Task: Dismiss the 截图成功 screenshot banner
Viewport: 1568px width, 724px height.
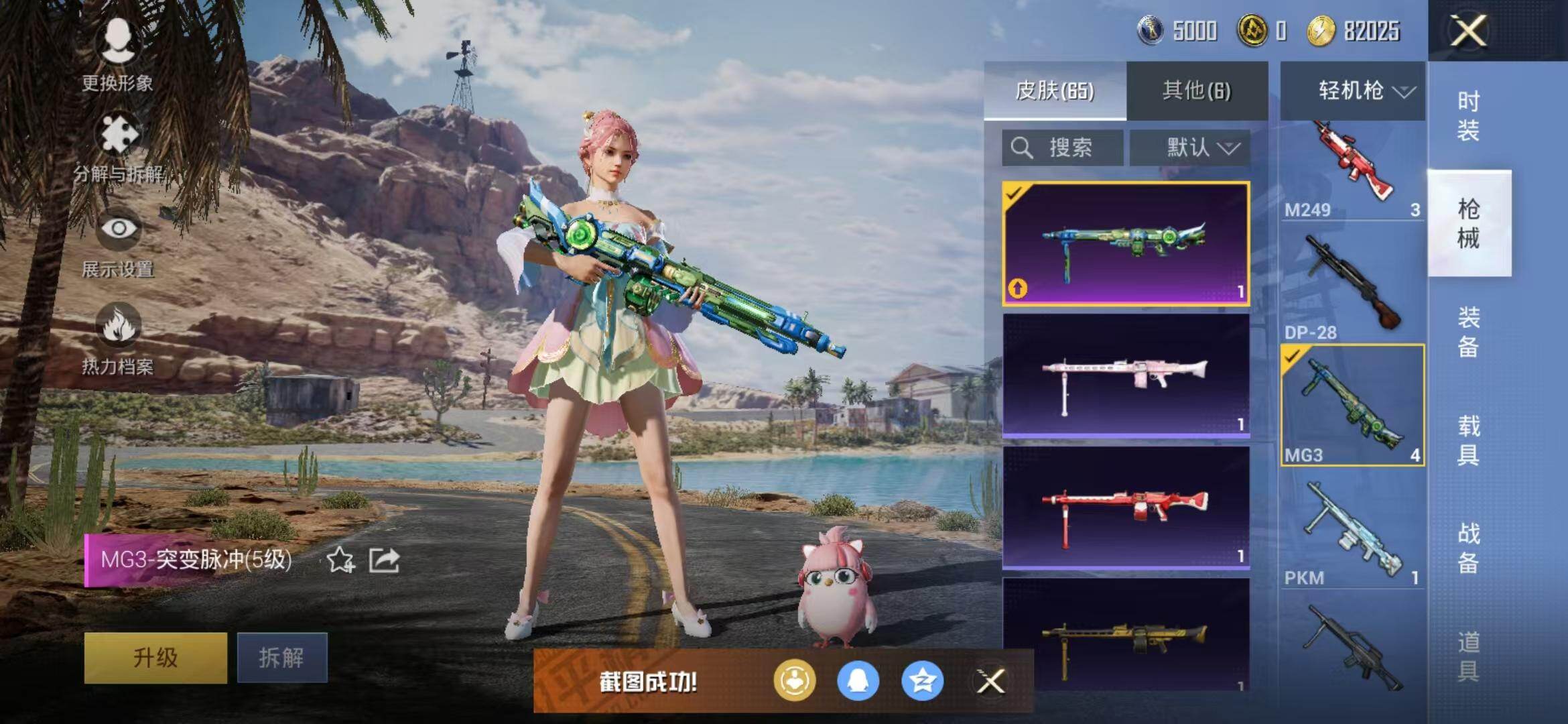Action: point(990,682)
